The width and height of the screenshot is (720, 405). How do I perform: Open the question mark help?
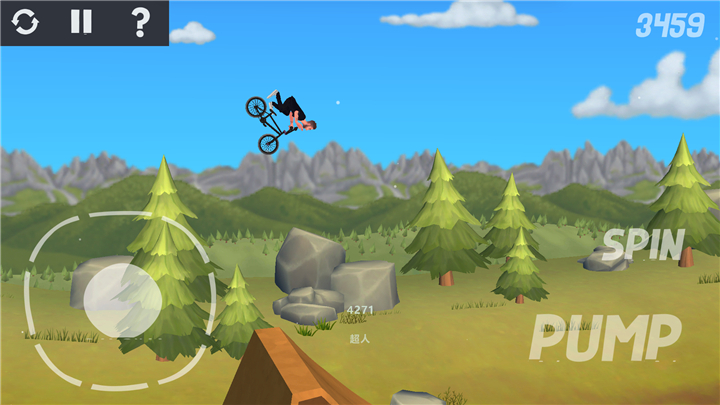pyautogui.click(x=140, y=22)
